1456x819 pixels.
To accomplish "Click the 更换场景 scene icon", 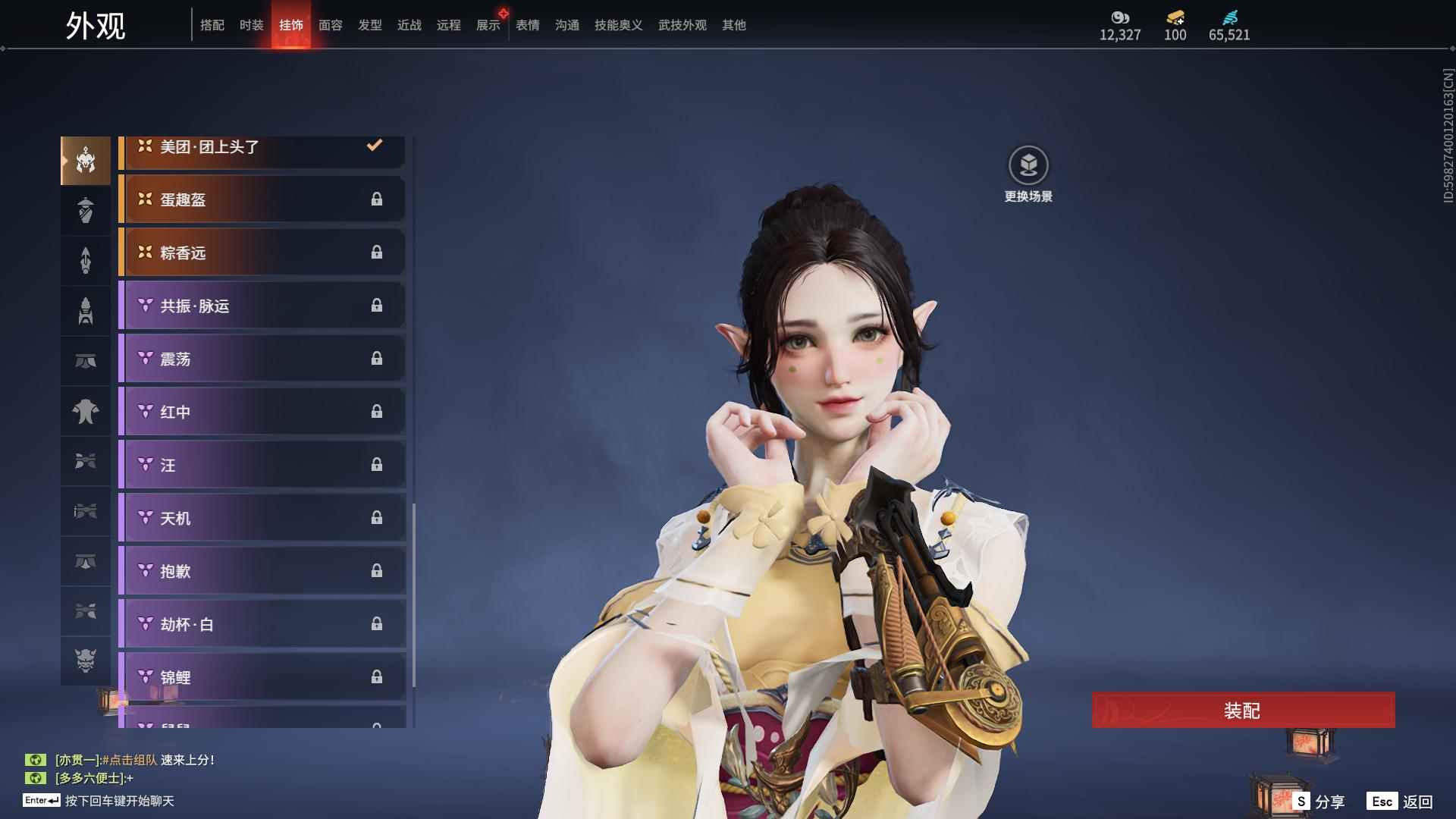I will coord(1028,166).
